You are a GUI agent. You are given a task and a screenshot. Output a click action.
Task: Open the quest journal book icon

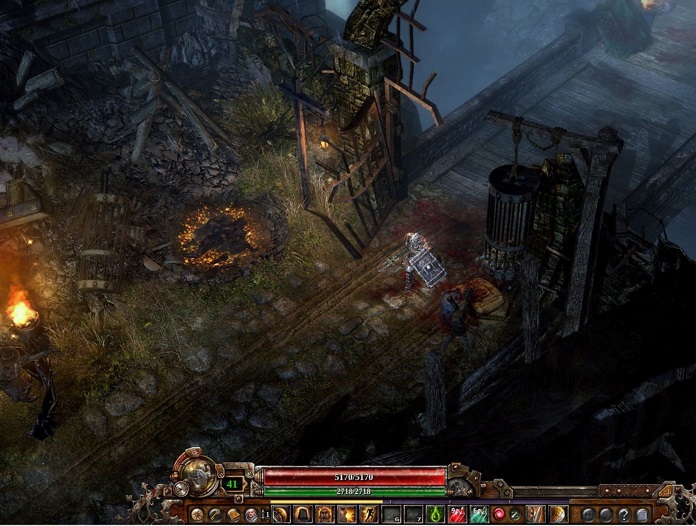point(233,514)
